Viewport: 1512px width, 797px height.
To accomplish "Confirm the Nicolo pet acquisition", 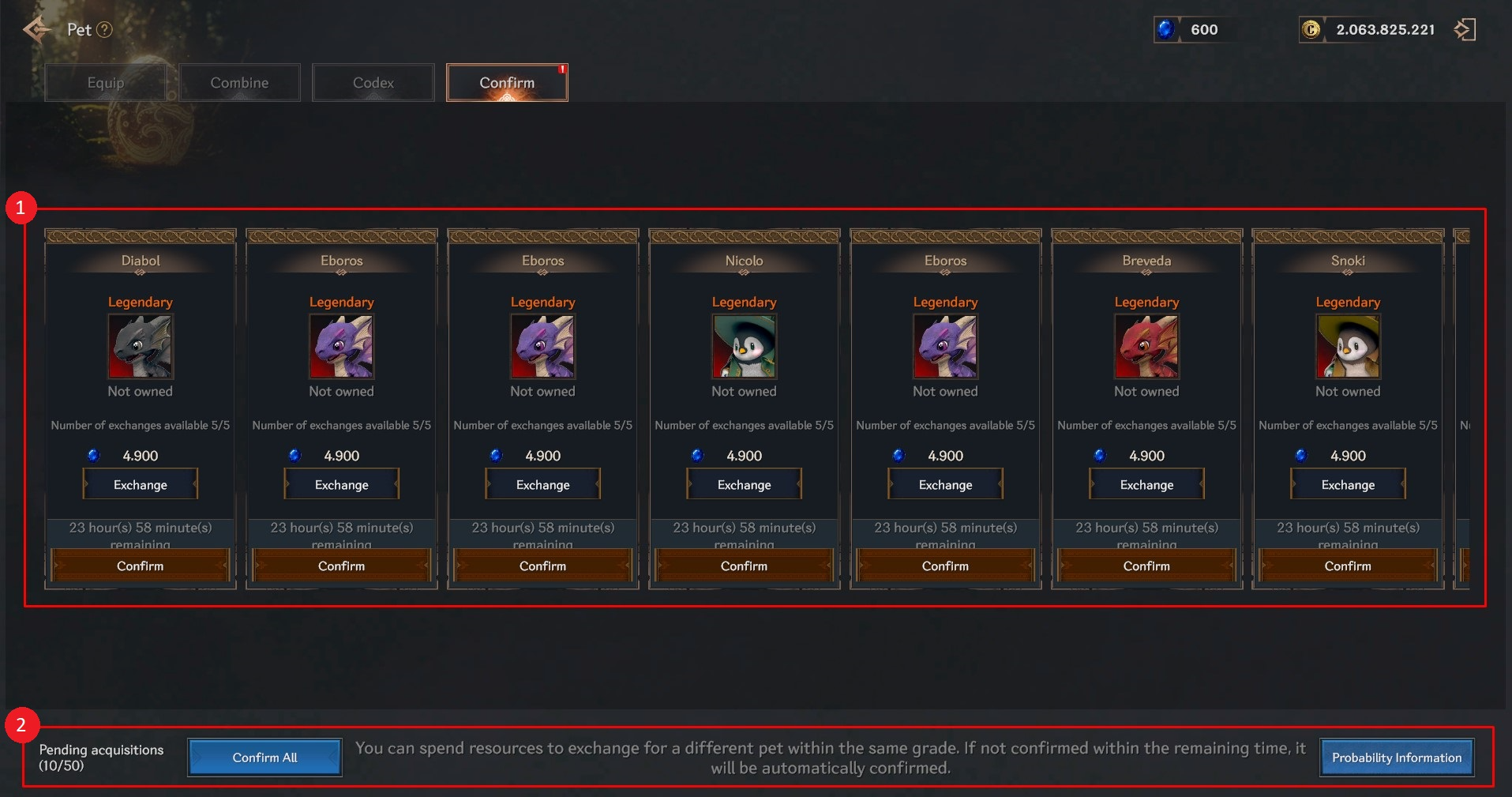I will pos(744,566).
